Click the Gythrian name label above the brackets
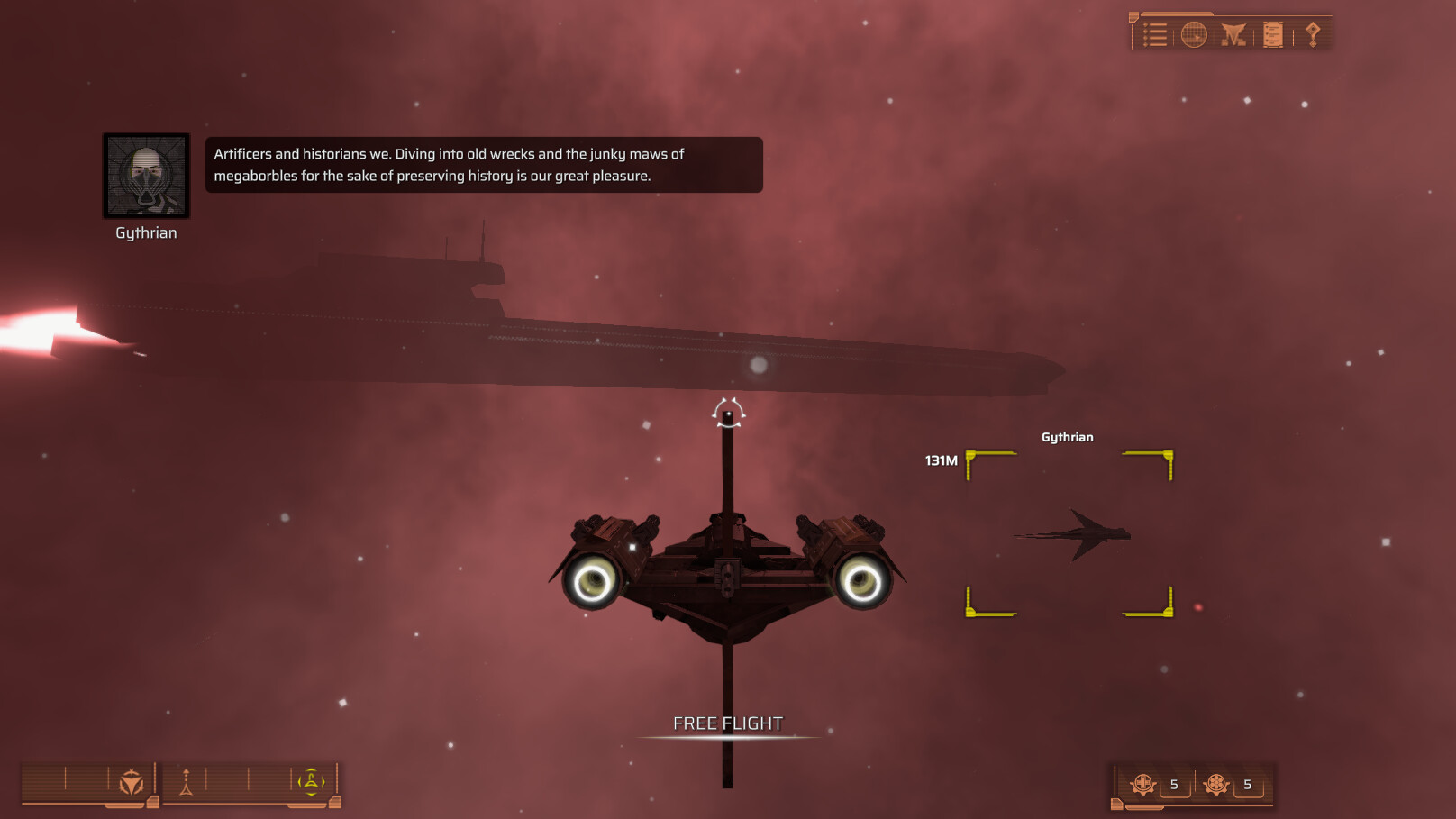 click(1069, 437)
